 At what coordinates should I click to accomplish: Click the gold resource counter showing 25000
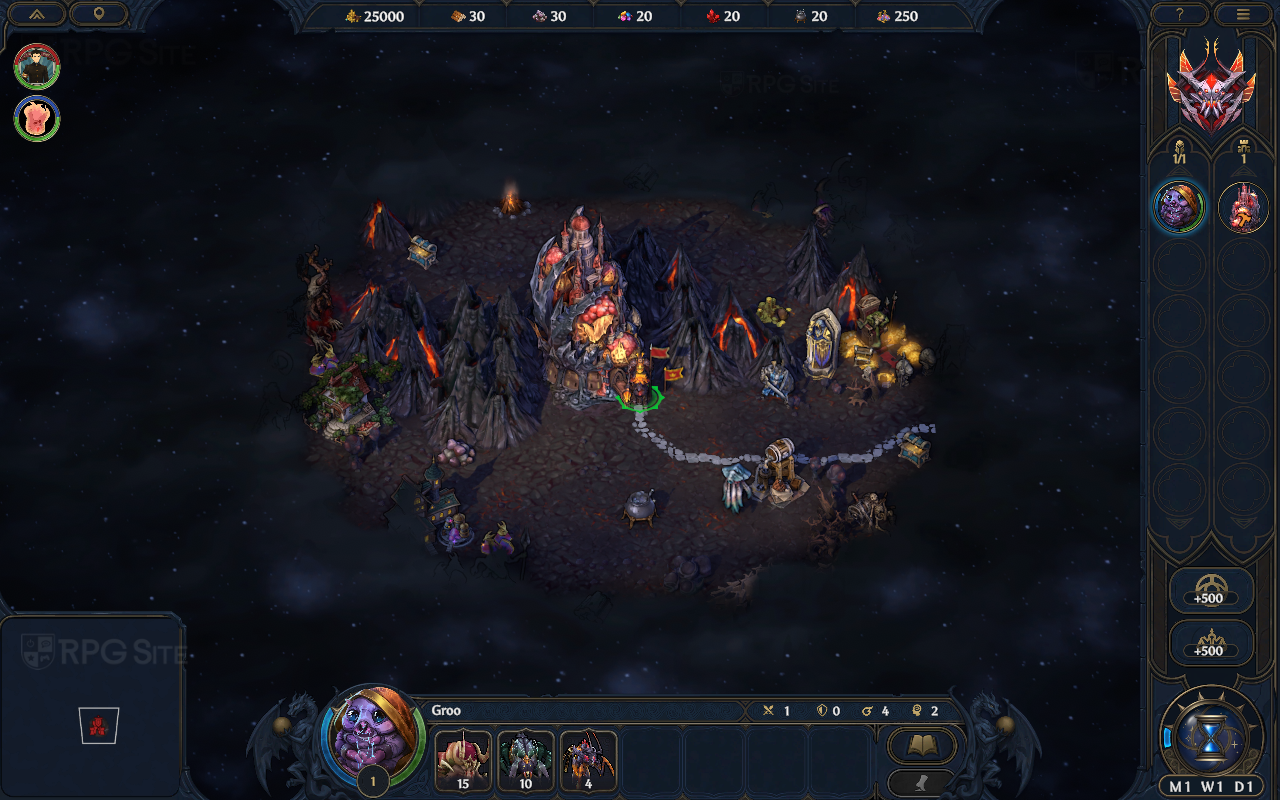(x=376, y=16)
